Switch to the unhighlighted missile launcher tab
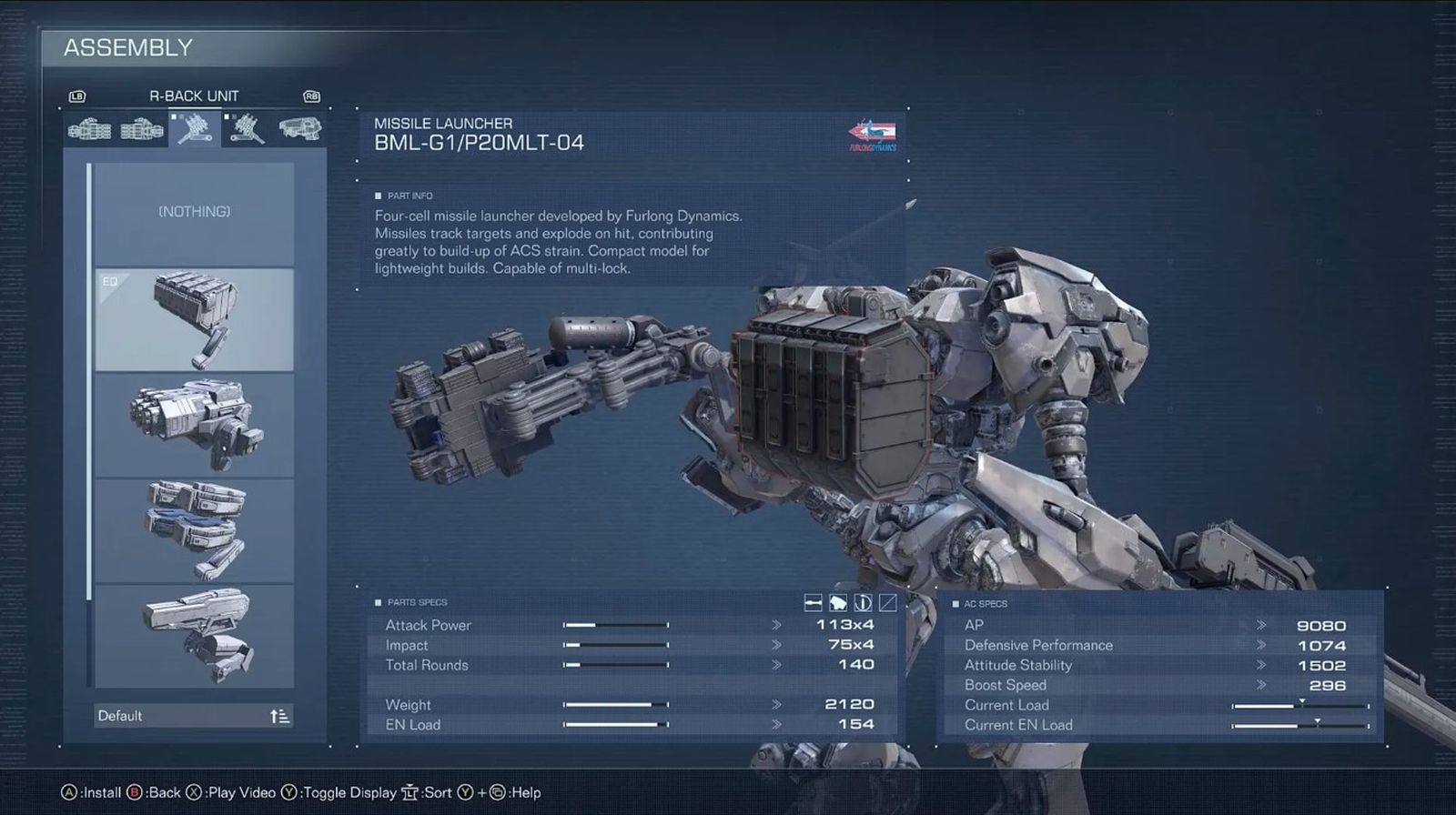 click(x=247, y=129)
